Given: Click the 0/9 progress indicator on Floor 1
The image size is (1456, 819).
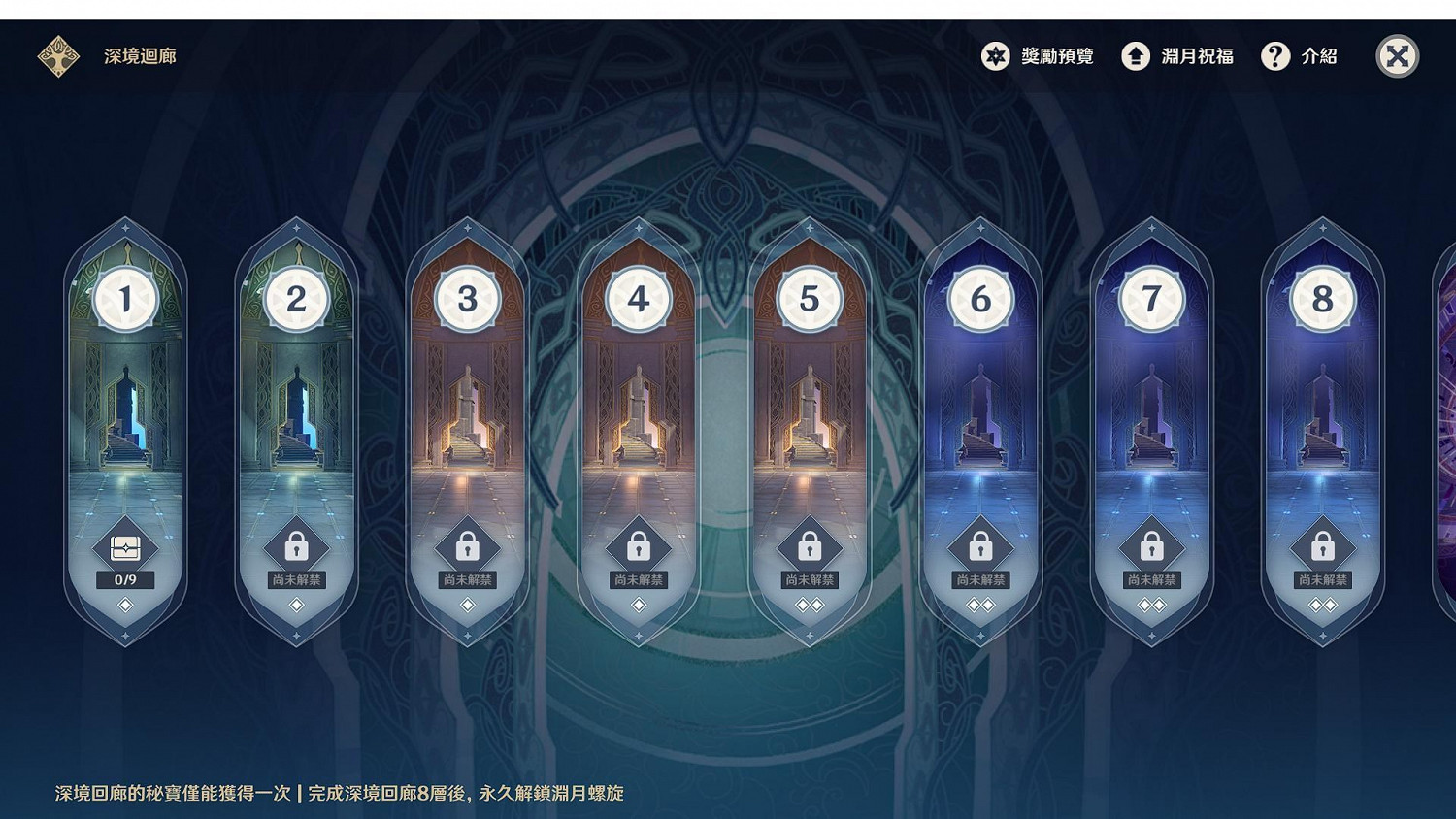Looking at the screenshot, I should coord(124,579).
